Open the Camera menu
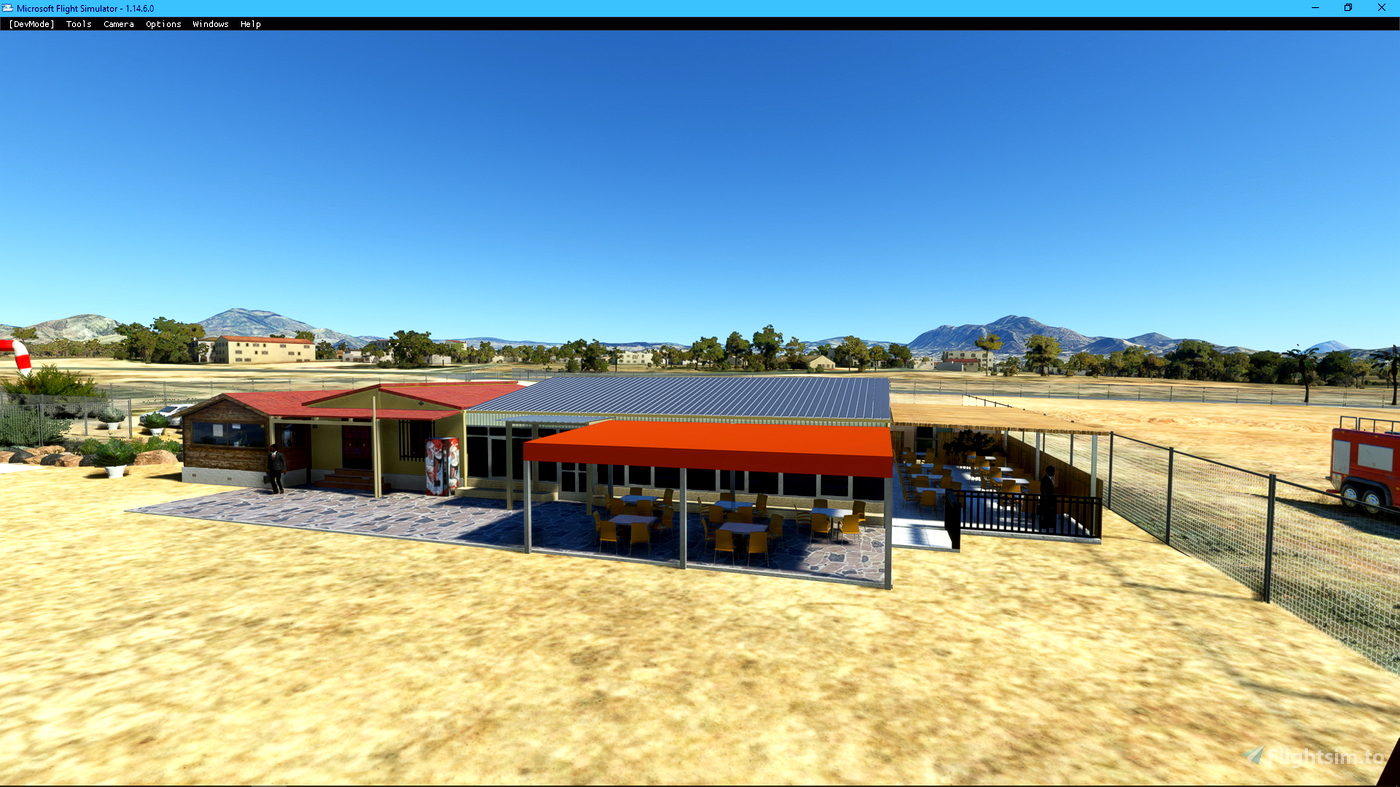Image resolution: width=1400 pixels, height=787 pixels. click(118, 22)
